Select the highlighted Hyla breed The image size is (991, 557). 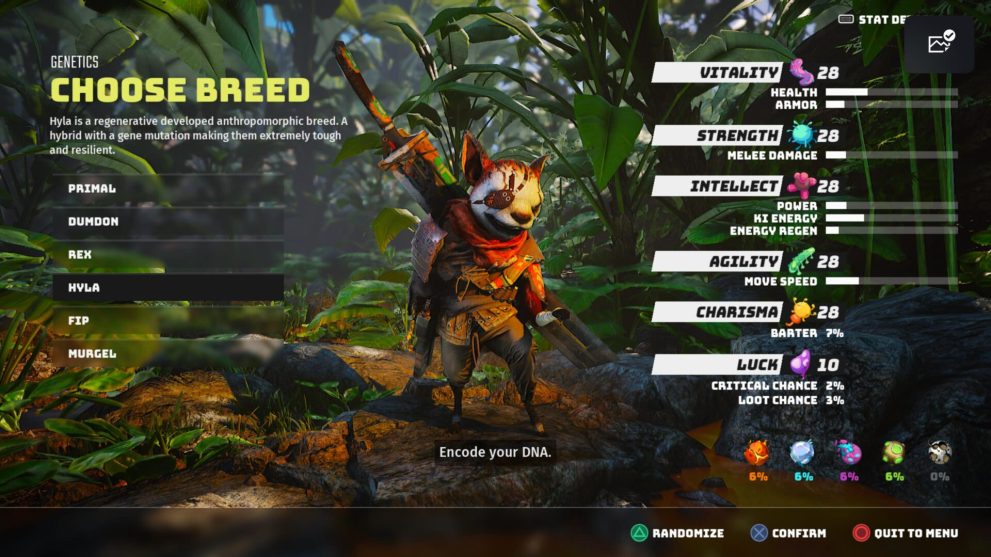pos(167,288)
